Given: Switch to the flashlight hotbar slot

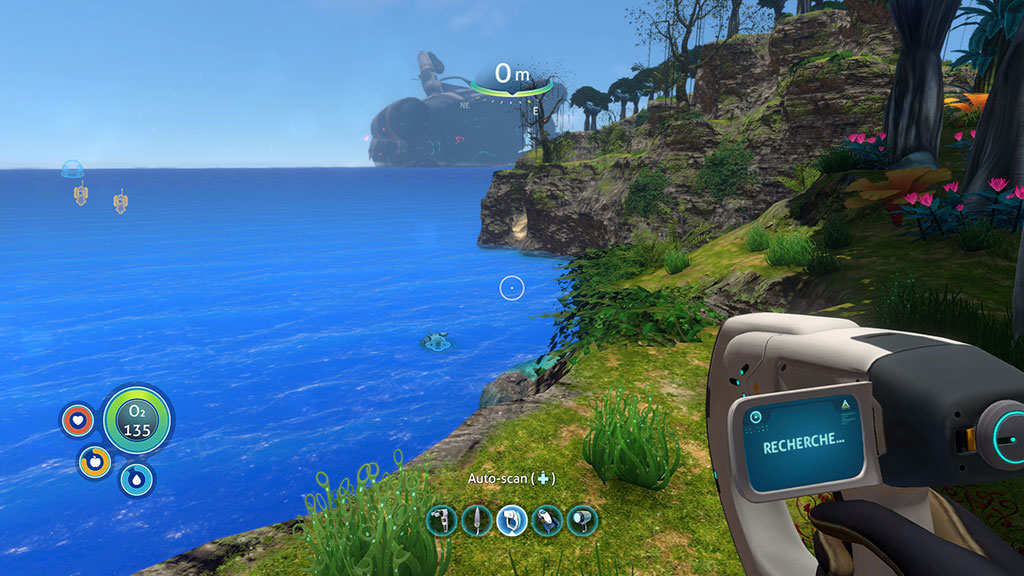Looking at the screenshot, I should coord(582,520).
